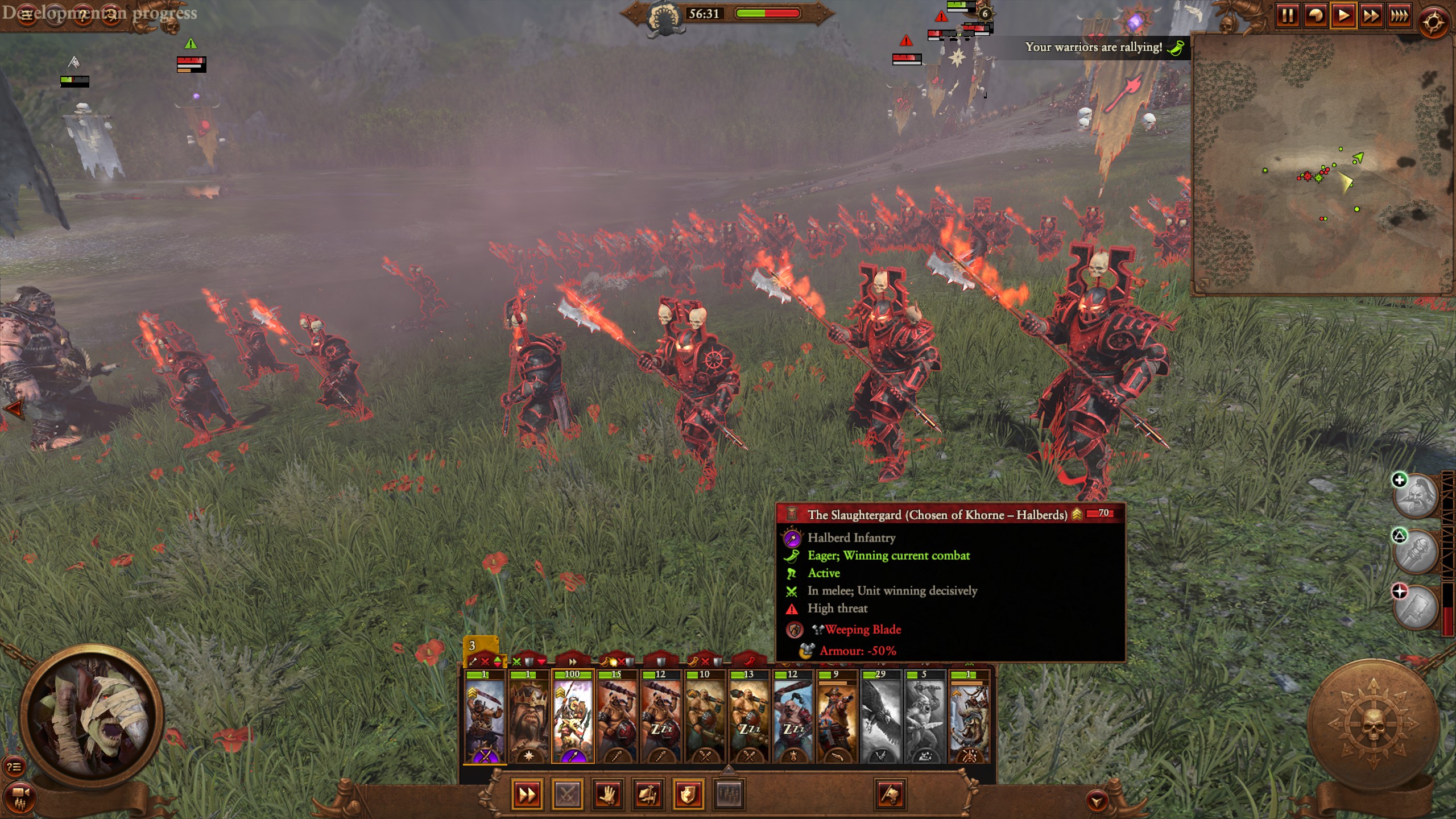The width and height of the screenshot is (1456, 819).
Task: Select the goblin spear rider unit card
Action: point(573,718)
